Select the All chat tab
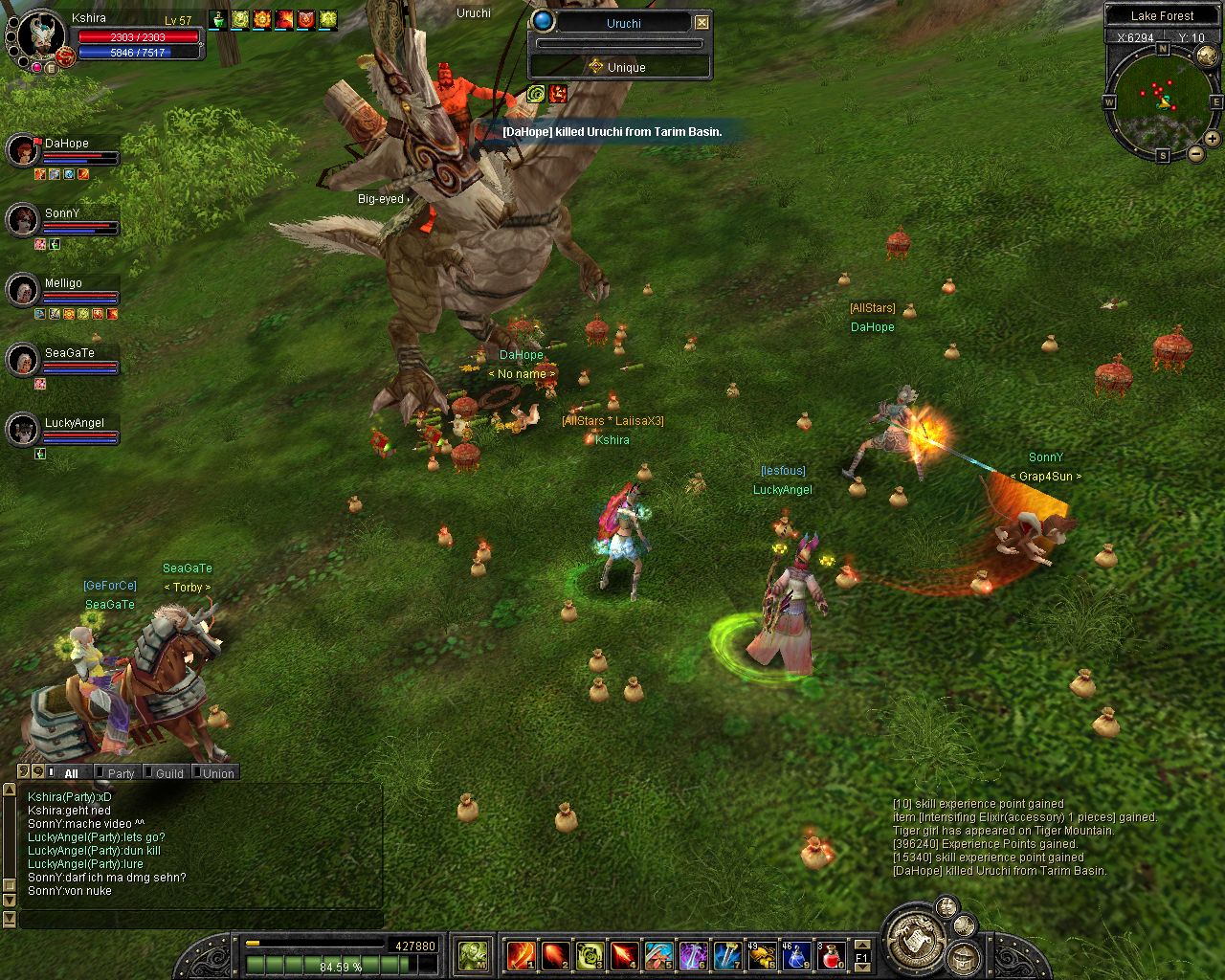The height and width of the screenshot is (980, 1225). click(71, 773)
